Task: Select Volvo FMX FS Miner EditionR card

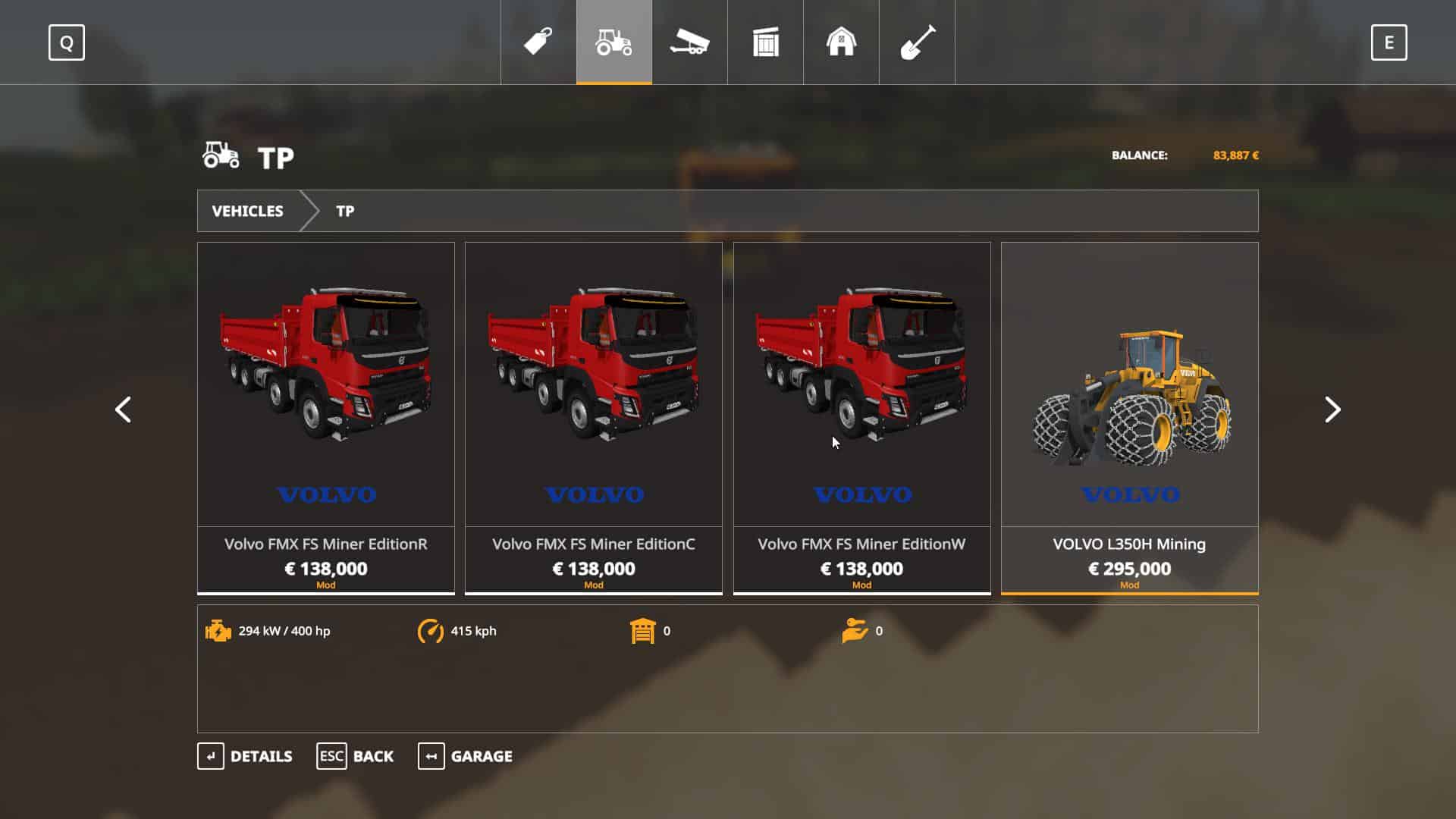Action: click(326, 417)
